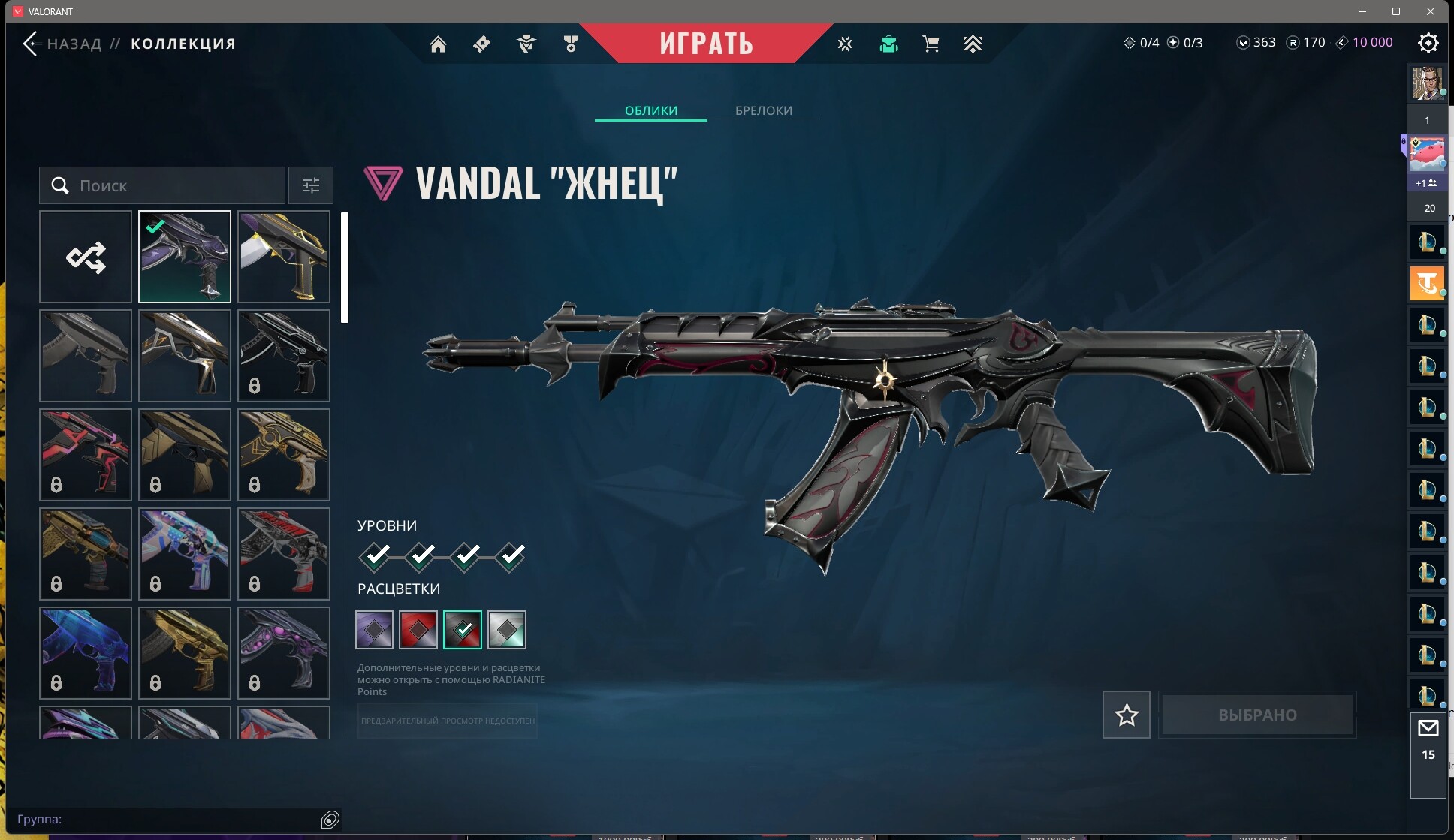1454x840 pixels.
Task: Open the settings gear icon
Action: (1429, 44)
